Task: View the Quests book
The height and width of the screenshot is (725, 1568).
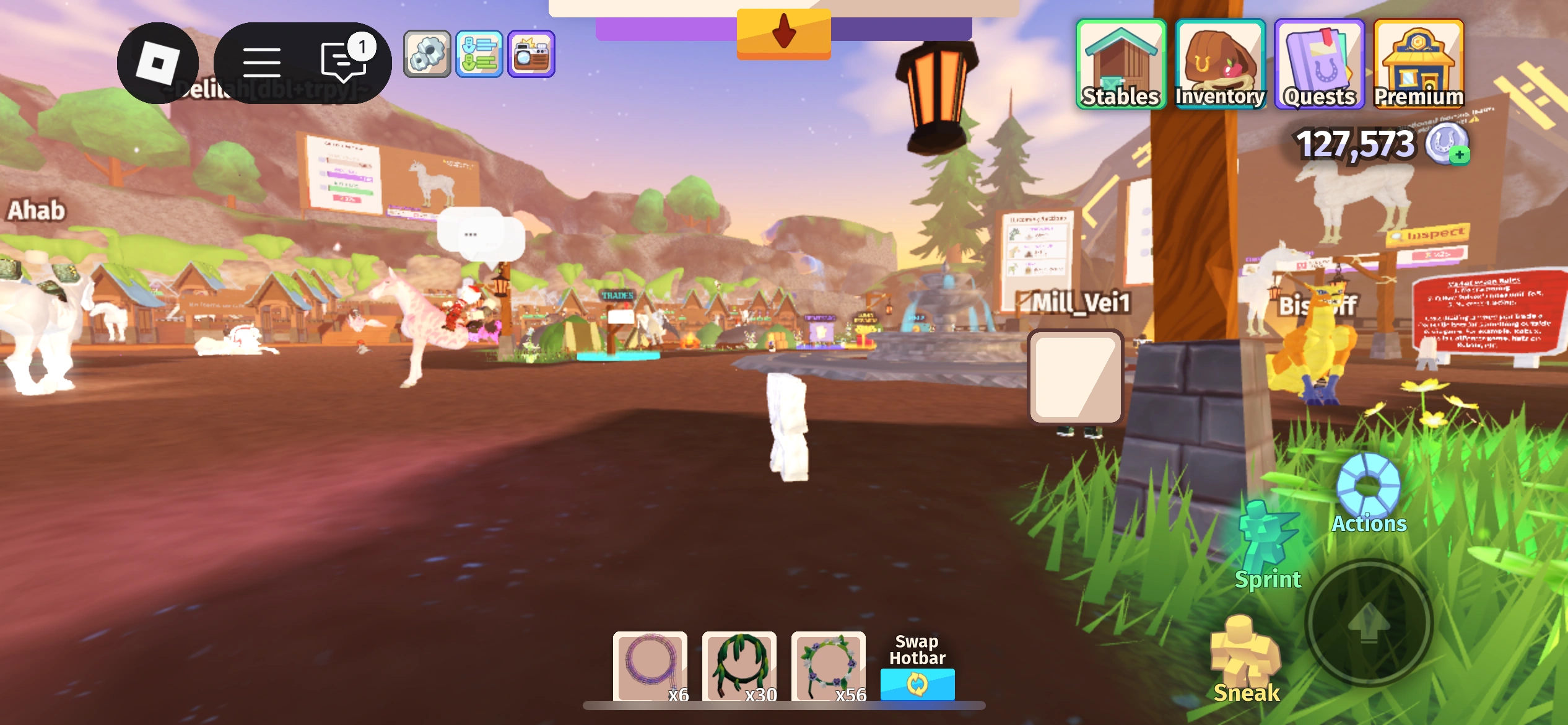Action: point(1320,62)
